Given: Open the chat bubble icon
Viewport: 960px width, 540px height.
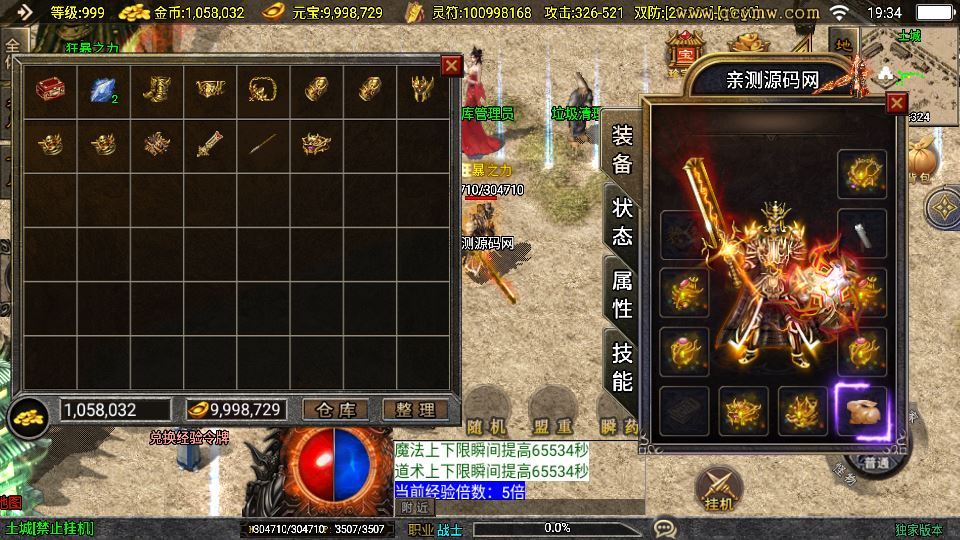Looking at the screenshot, I should [x=664, y=527].
